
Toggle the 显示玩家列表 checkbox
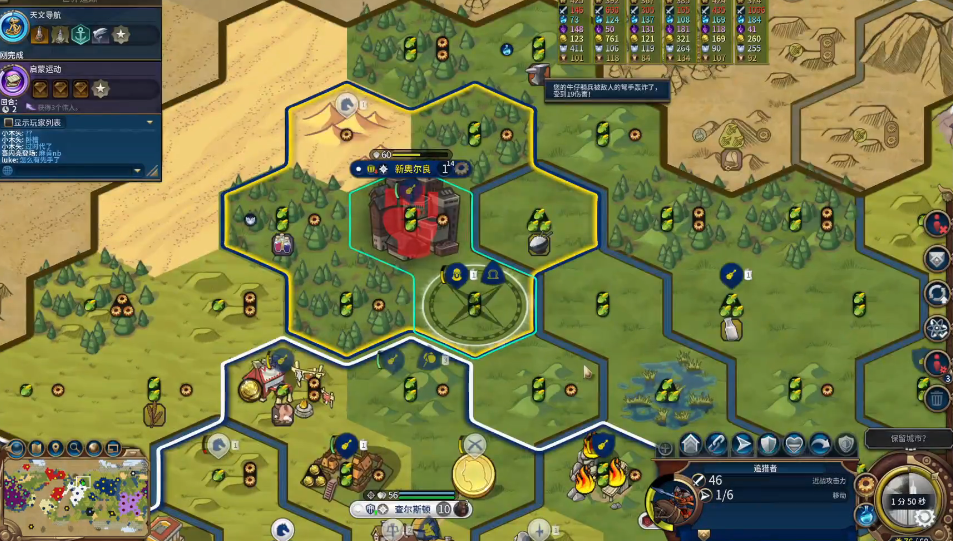(x=8, y=122)
